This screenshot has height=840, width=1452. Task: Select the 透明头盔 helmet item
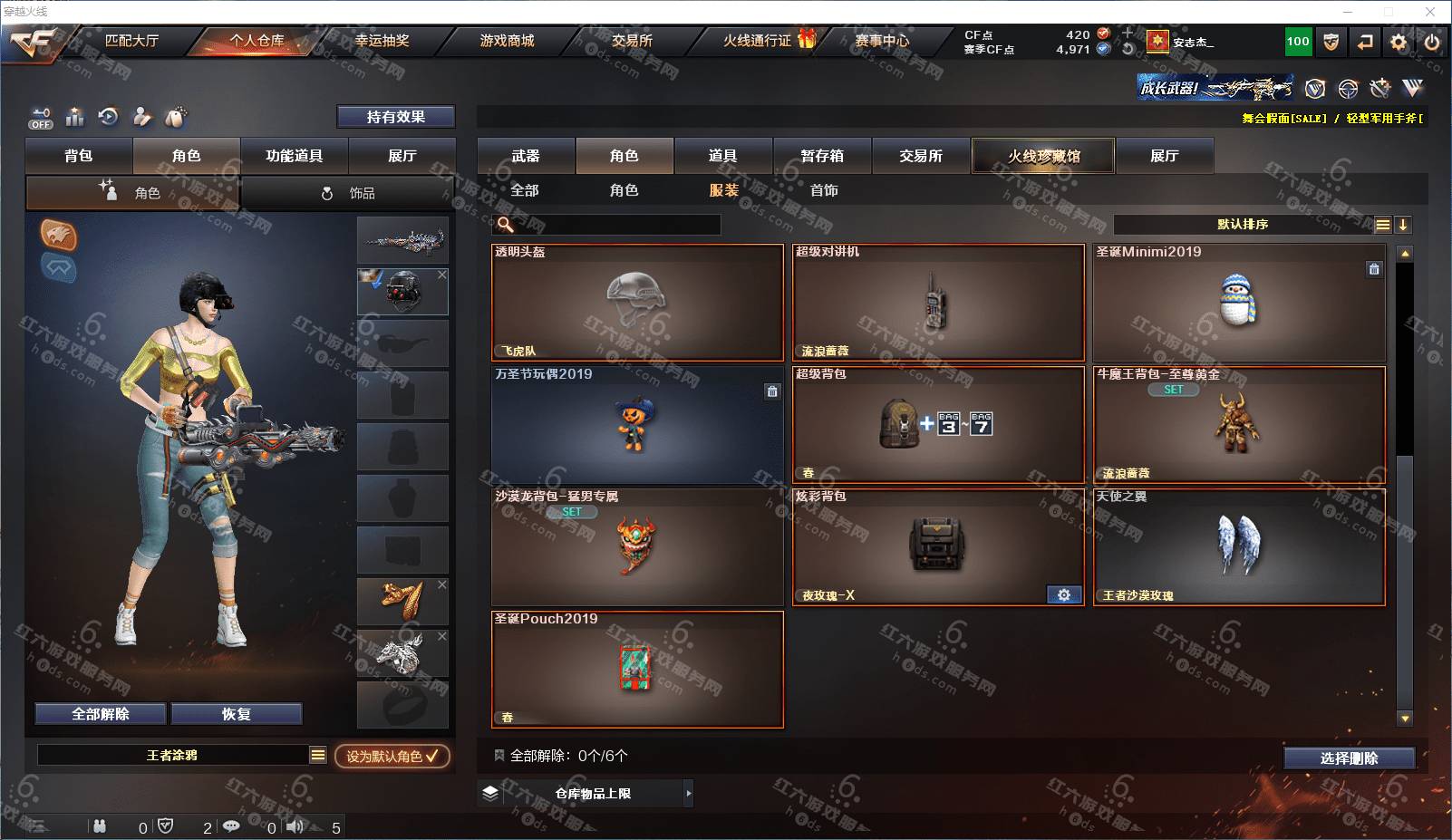click(637, 302)
